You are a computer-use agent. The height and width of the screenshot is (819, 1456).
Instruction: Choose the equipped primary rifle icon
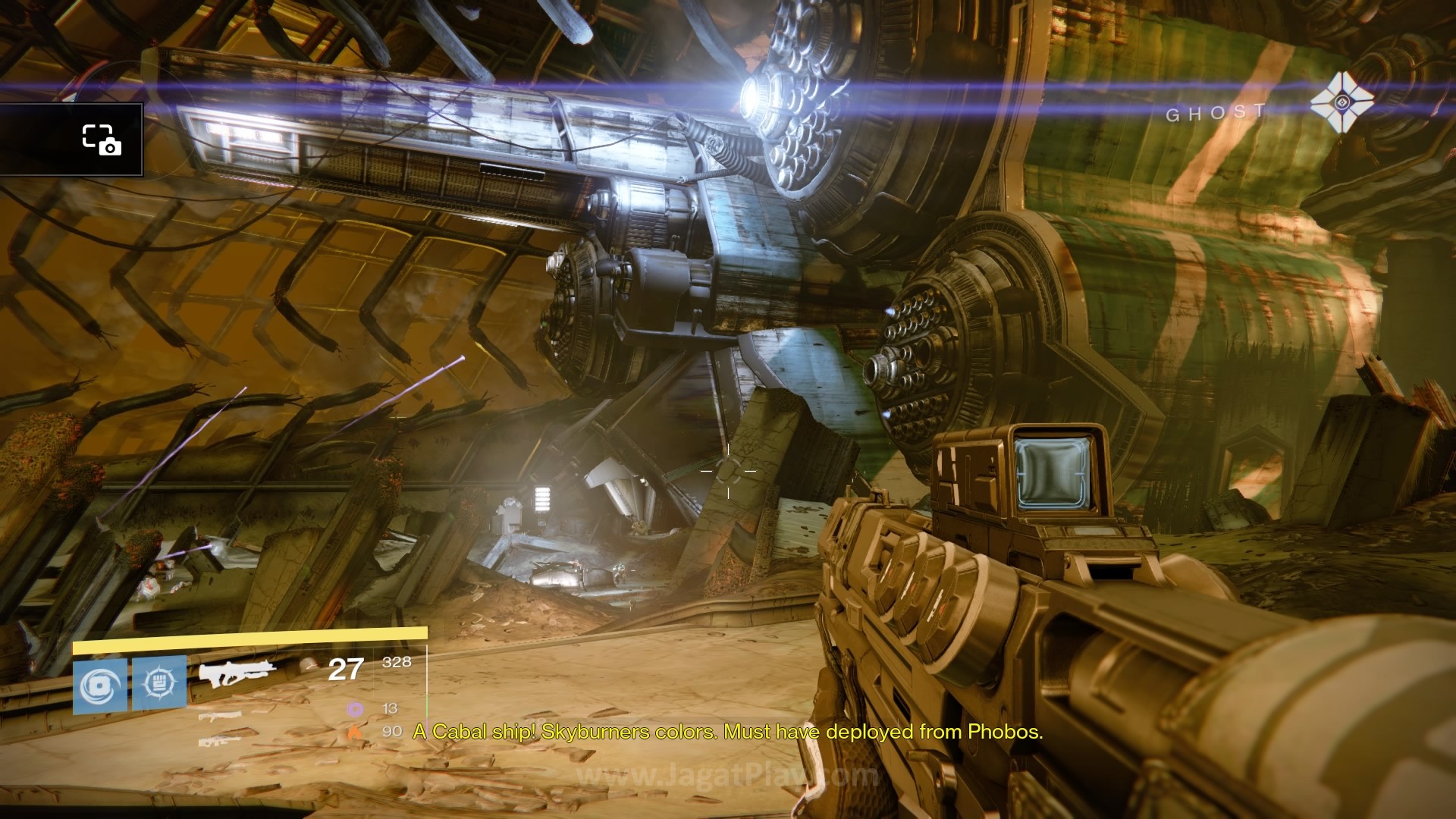[x=237, y=673]
